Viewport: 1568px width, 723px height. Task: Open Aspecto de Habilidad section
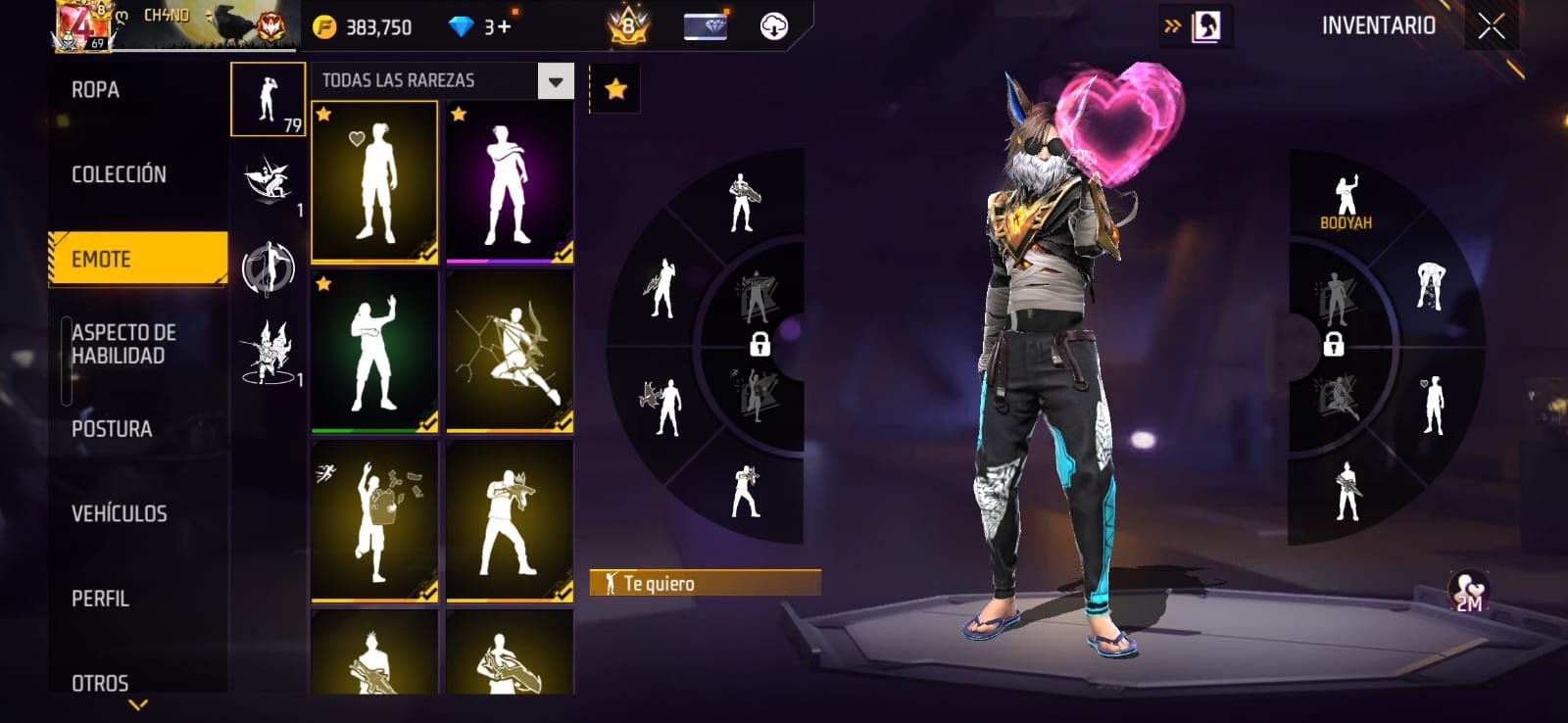click(123, 344)
